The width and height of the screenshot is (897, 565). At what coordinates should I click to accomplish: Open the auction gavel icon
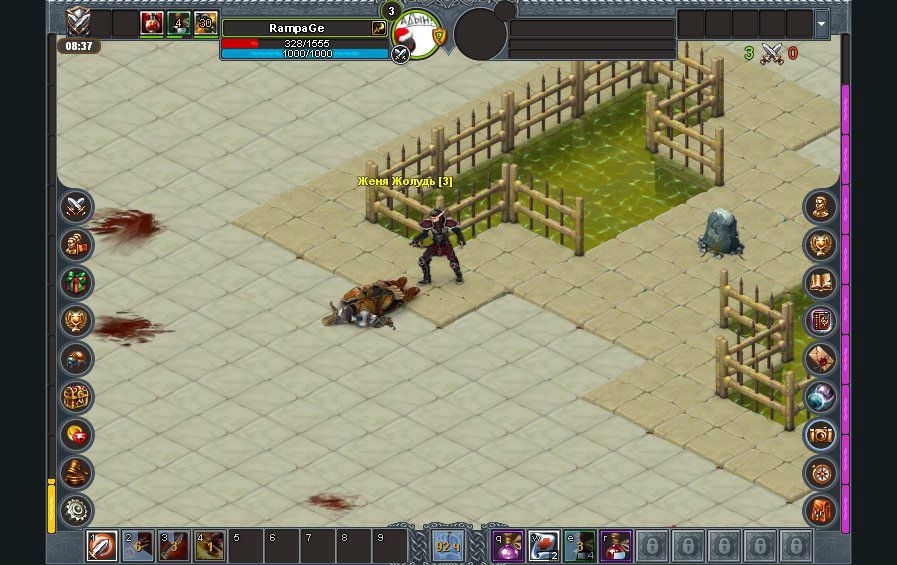[76, 473]
